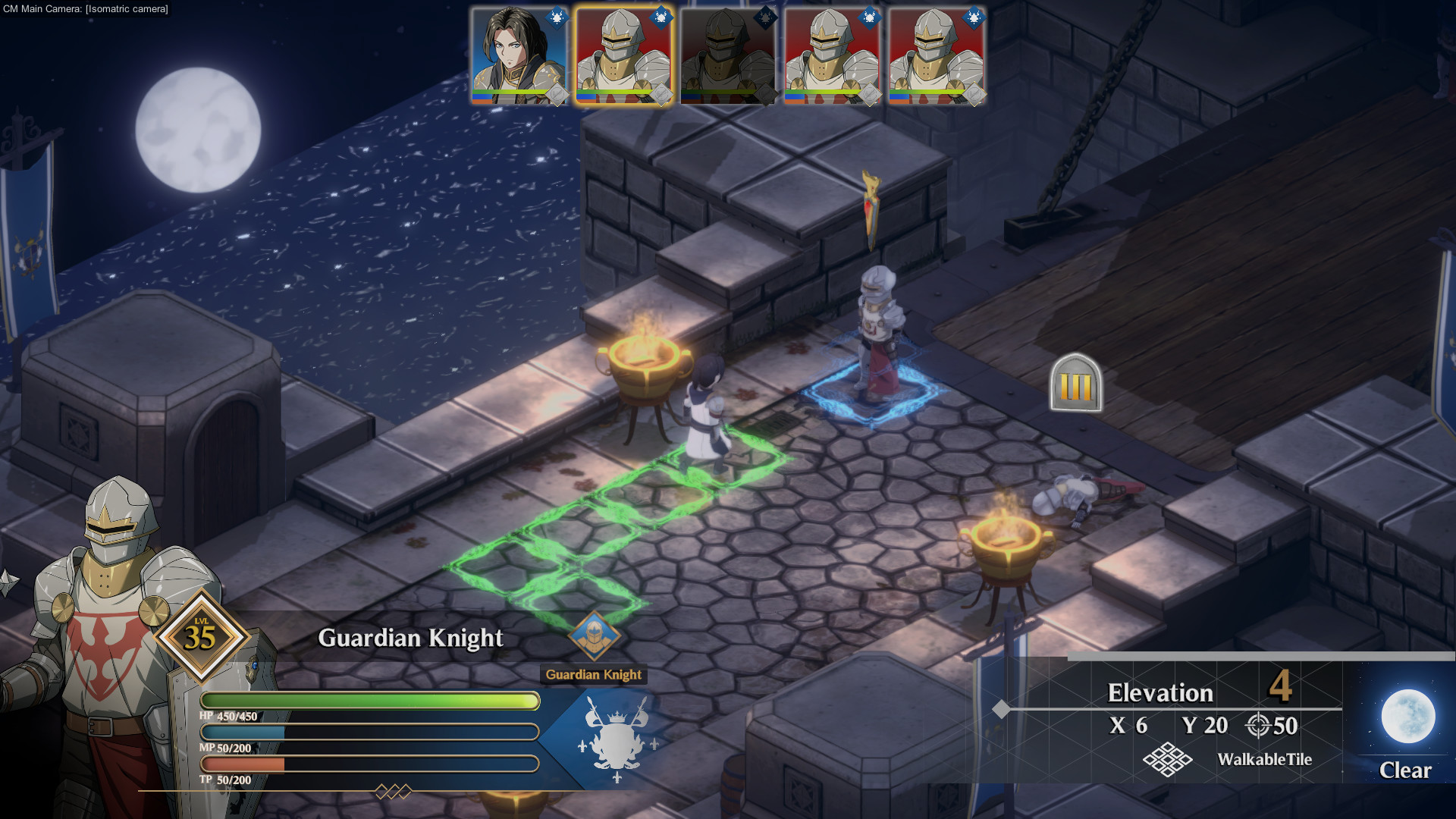Click the gate marker with three bars
The height and width of the screenshot is (819, 1456).
(1076, 384)
